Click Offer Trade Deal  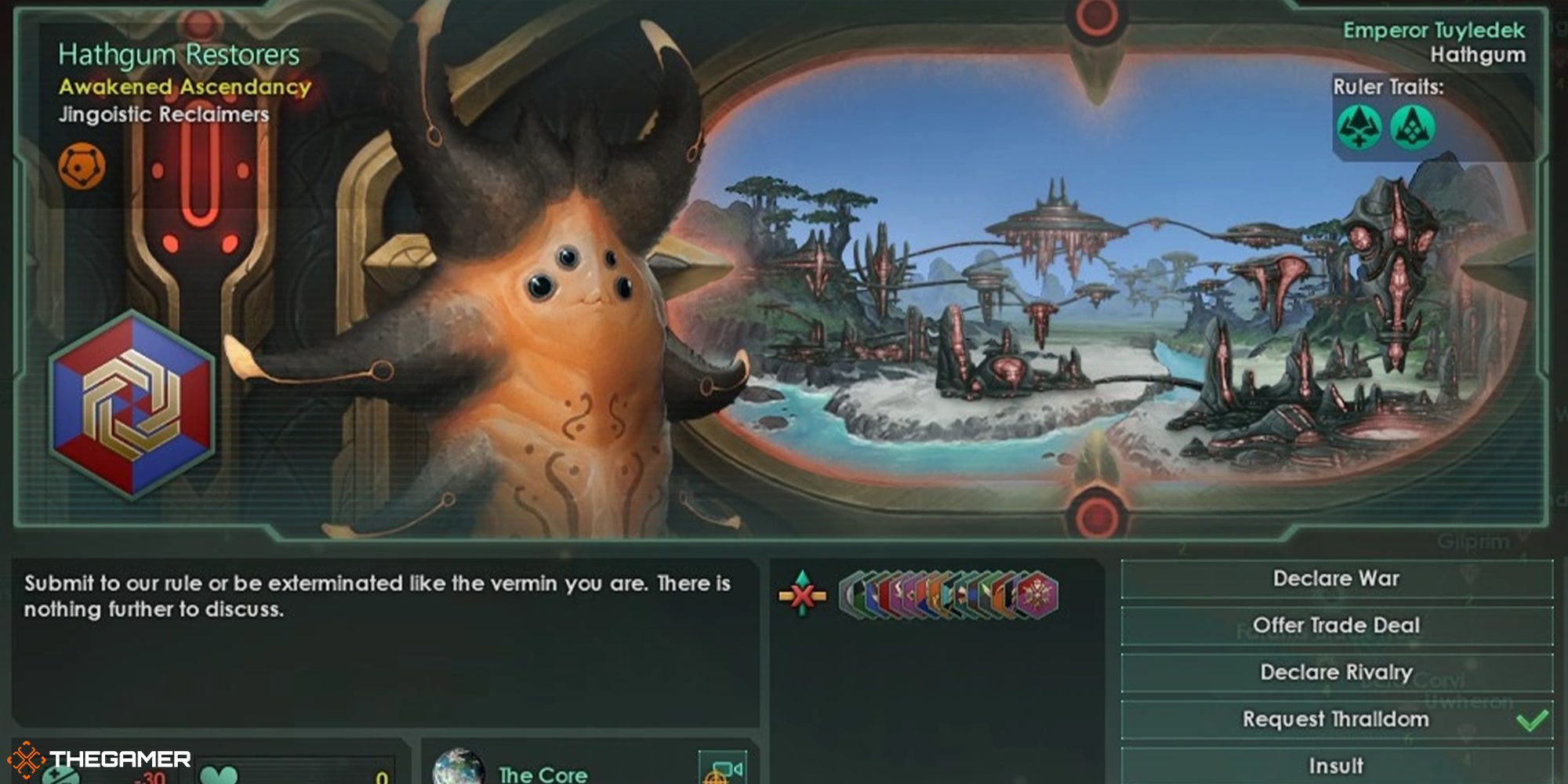tap(1335, 625)
